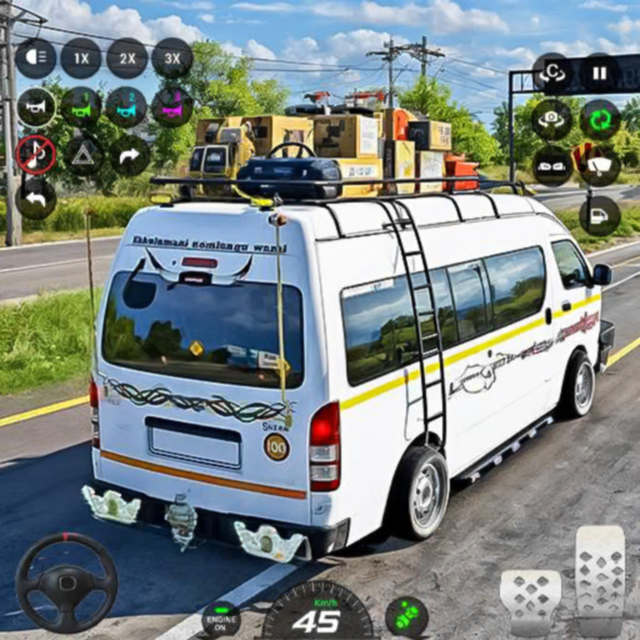This screenshot has width=640, height=640.
Task: Pause the game
Action: 600,73
